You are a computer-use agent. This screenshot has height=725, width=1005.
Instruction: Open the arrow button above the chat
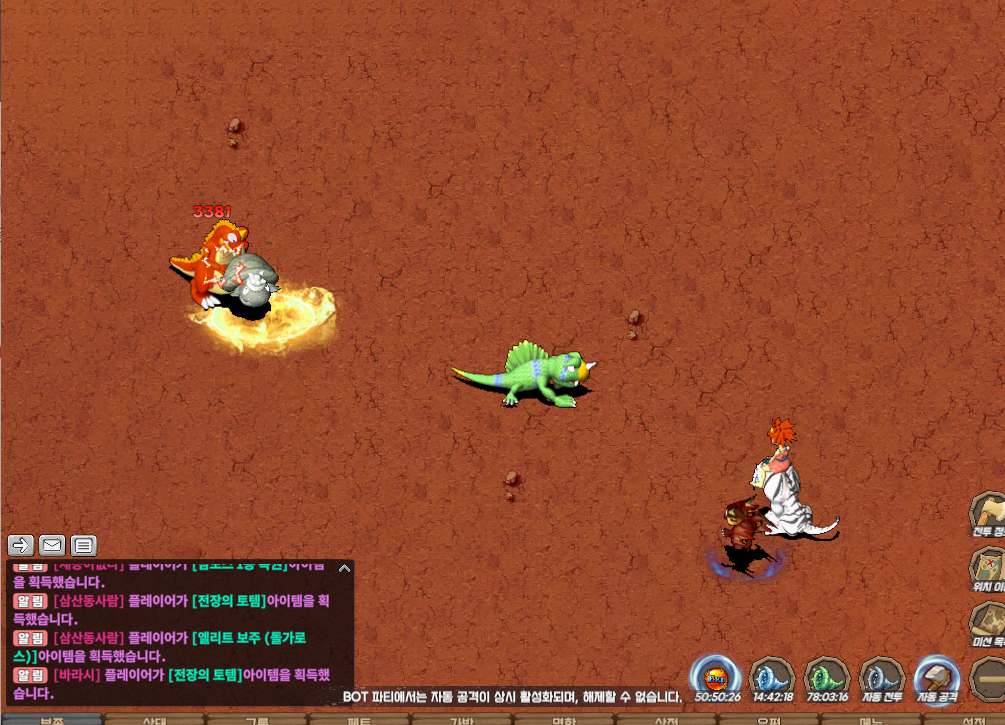pyautogui.click(x=21, y=545)
